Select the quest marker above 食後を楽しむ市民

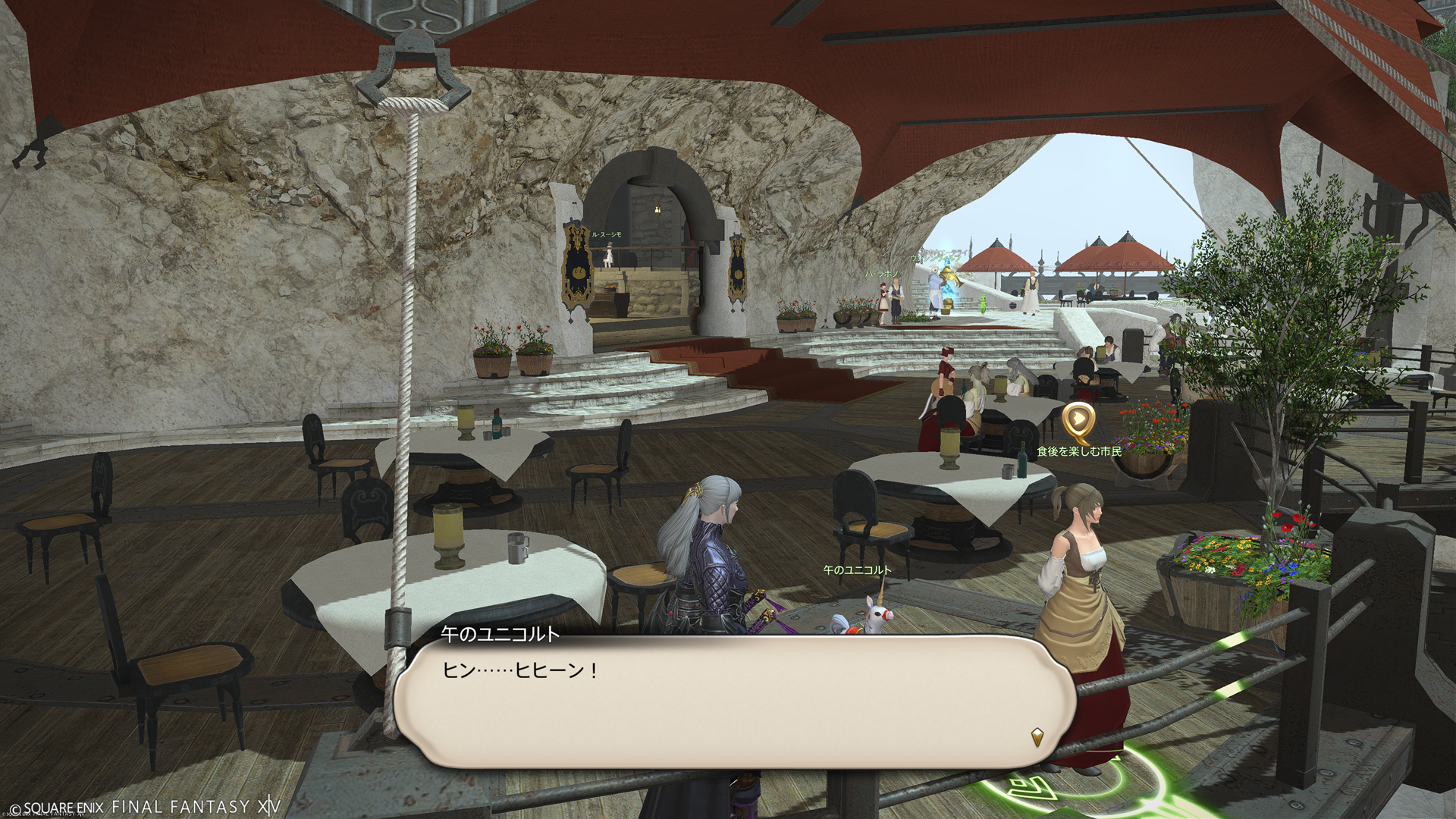[x=1078, y=421]
